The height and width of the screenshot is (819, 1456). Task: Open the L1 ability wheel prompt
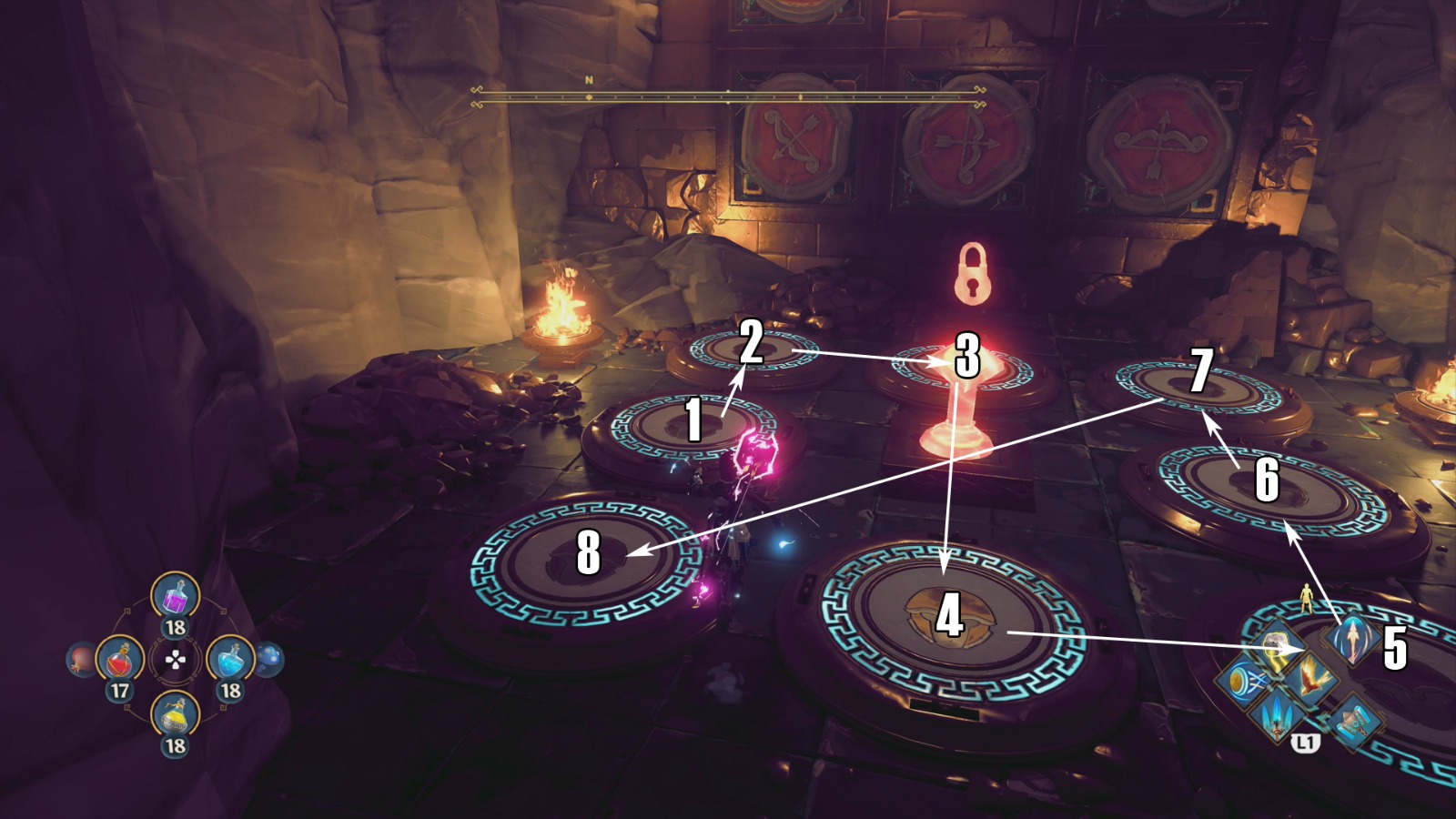1306,743
